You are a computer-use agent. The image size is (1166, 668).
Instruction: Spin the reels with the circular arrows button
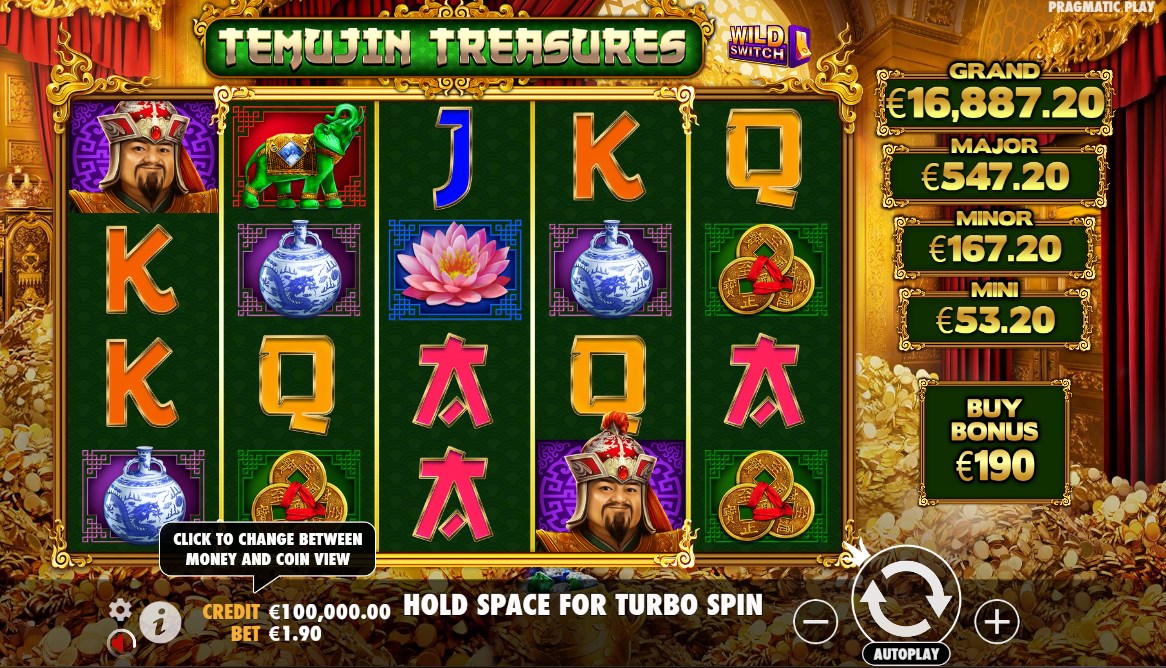click(905, 596)
